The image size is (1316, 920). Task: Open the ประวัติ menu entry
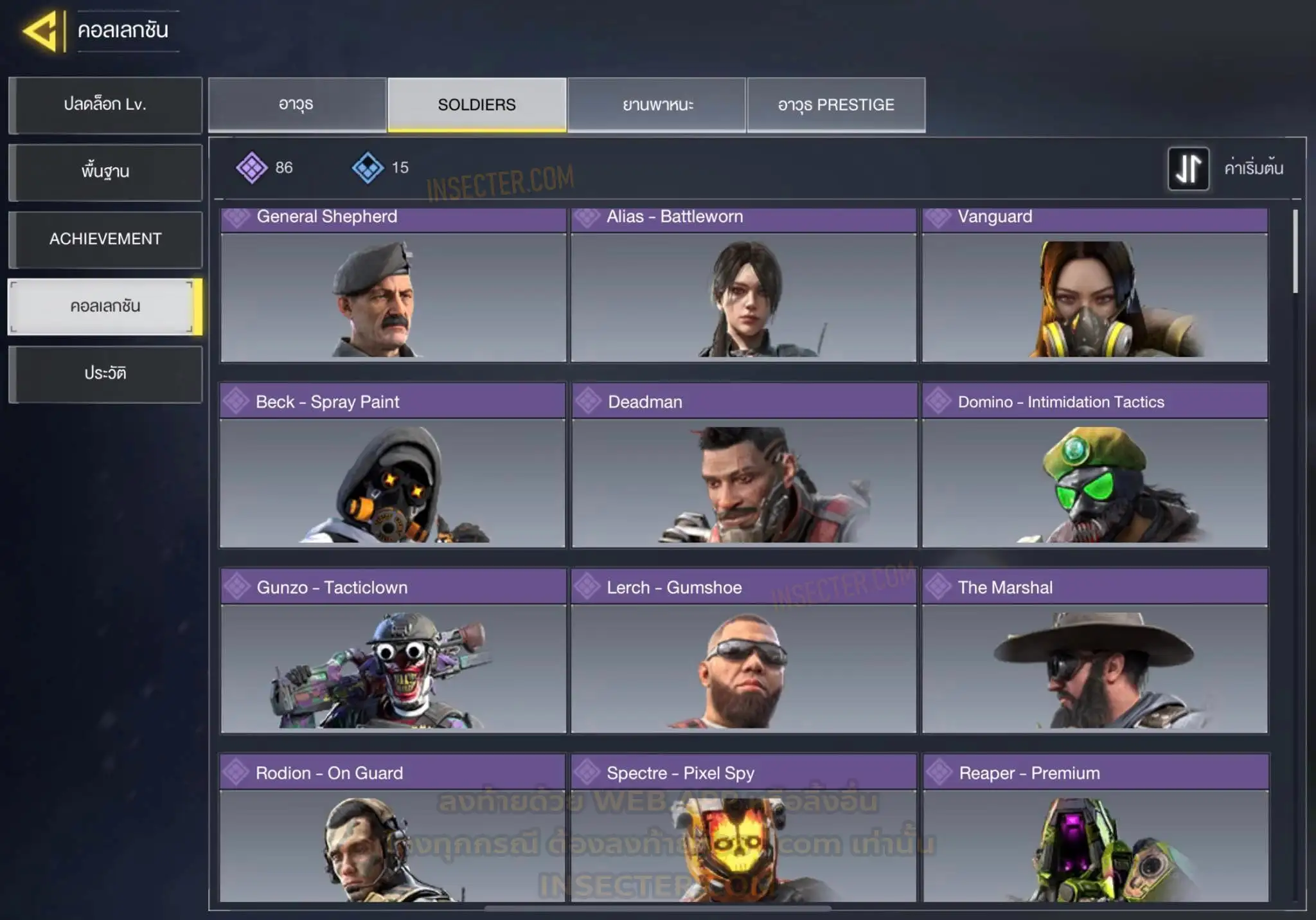[x=105, y=374]
